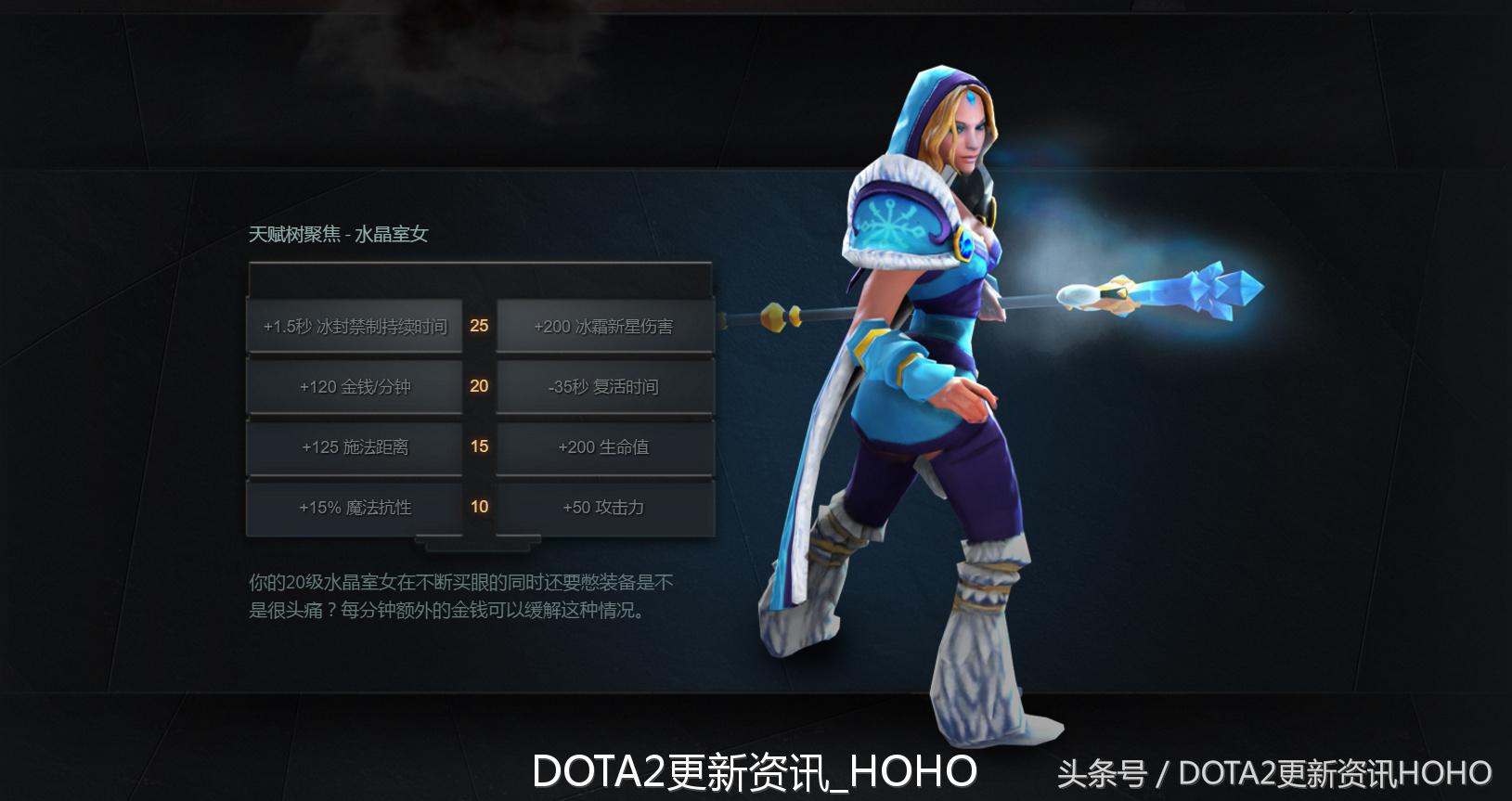Select the +125 施法距离 talent
Screen dimensions: 1512x801
(x=355, y=447)
